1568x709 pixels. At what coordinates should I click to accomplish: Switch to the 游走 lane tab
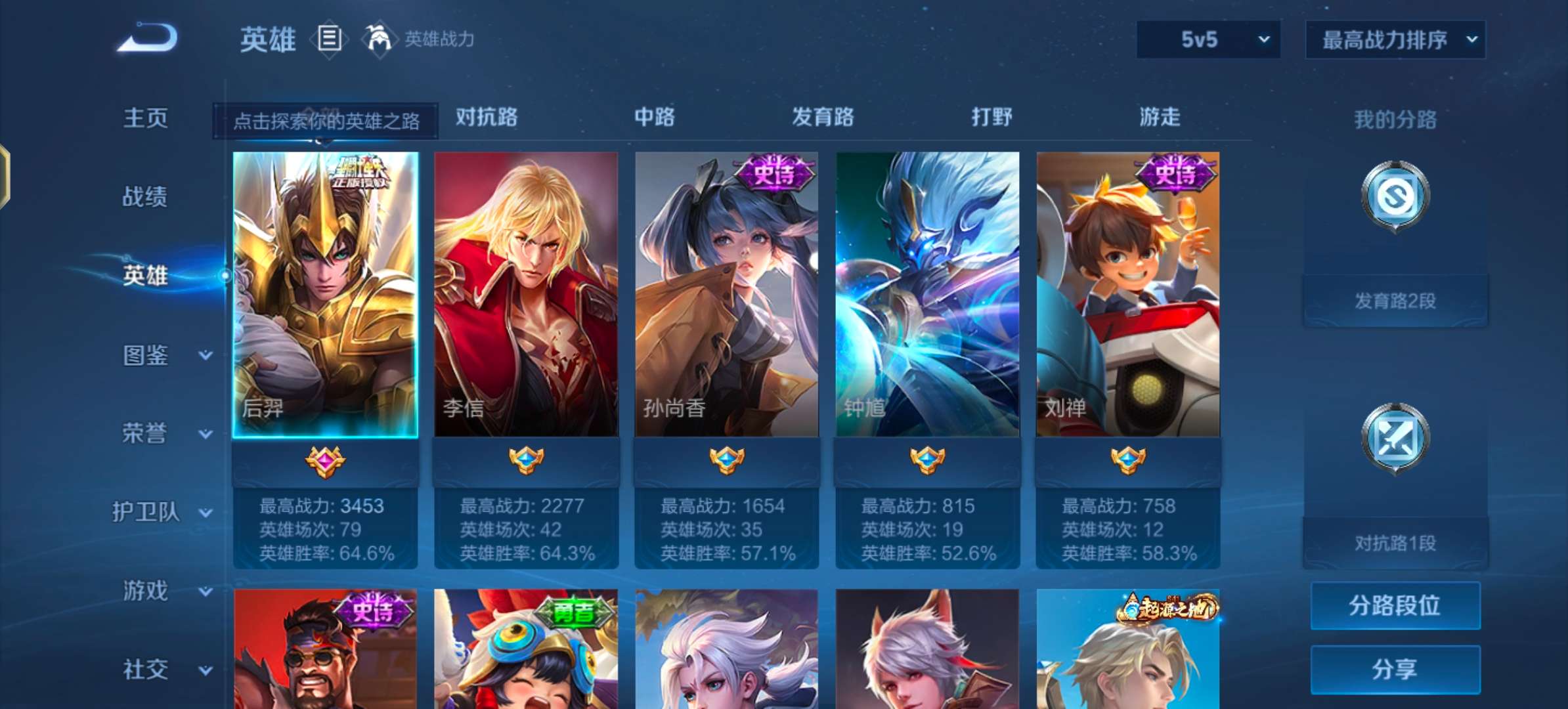(1160, 118)
